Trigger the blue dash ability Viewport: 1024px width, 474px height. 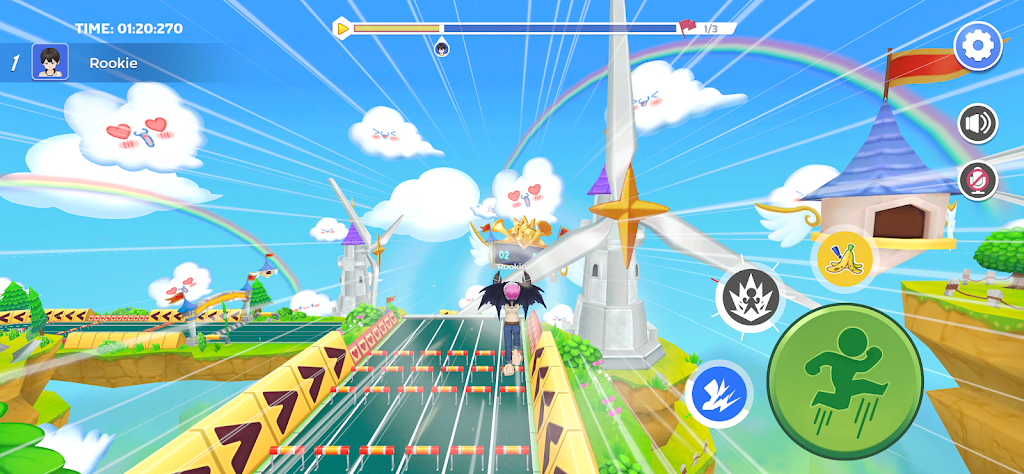717,394
